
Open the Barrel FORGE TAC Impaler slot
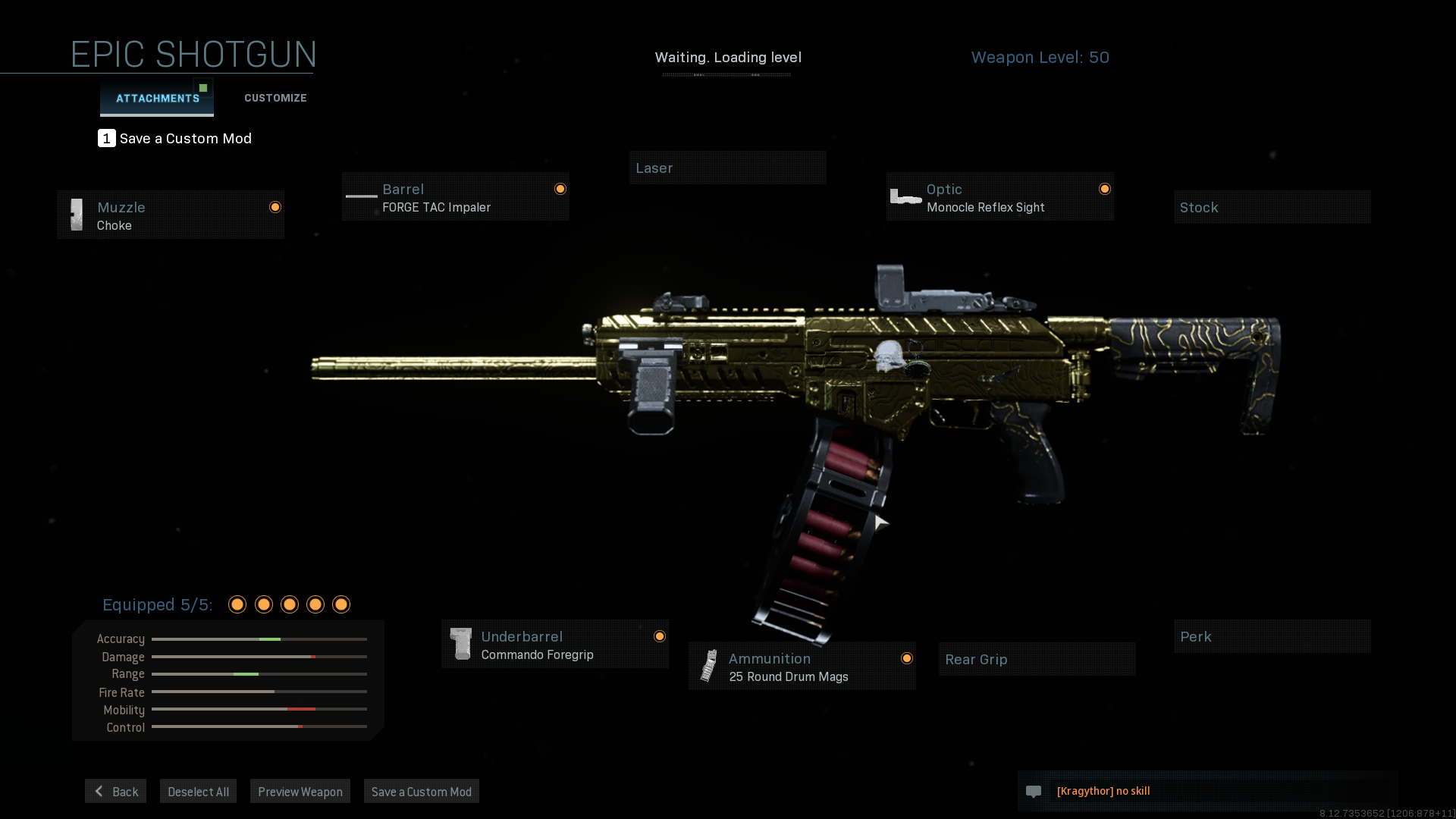(x=455, y=197)
